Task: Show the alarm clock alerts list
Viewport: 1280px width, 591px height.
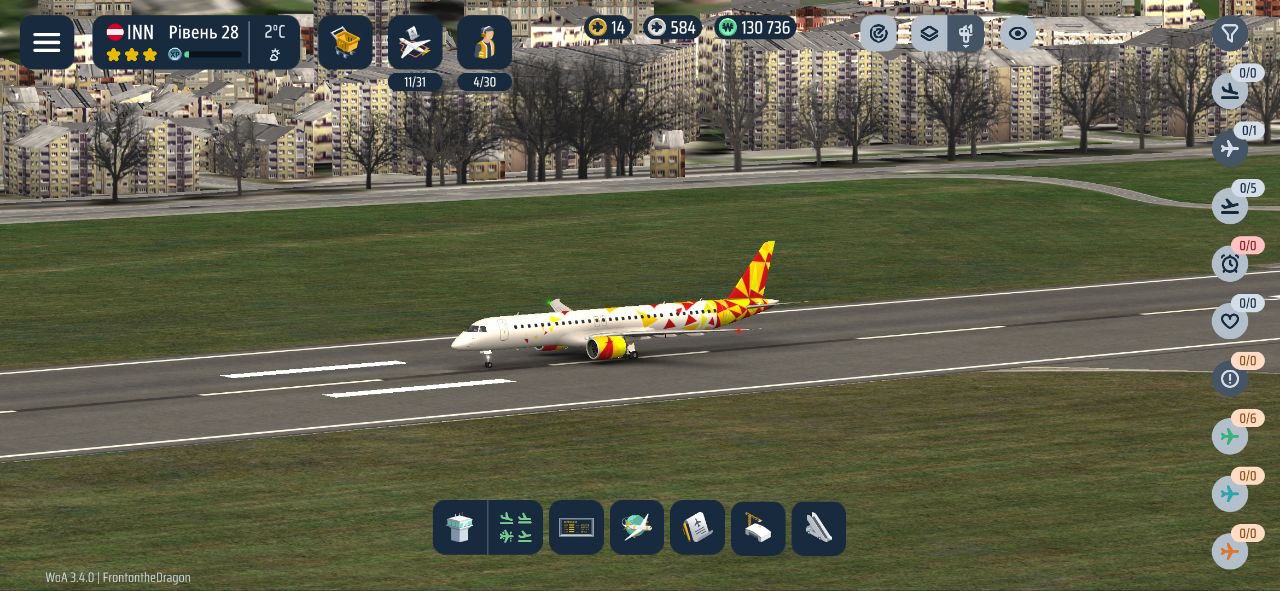Action: pyautogui.click(x=1230, y=264)
